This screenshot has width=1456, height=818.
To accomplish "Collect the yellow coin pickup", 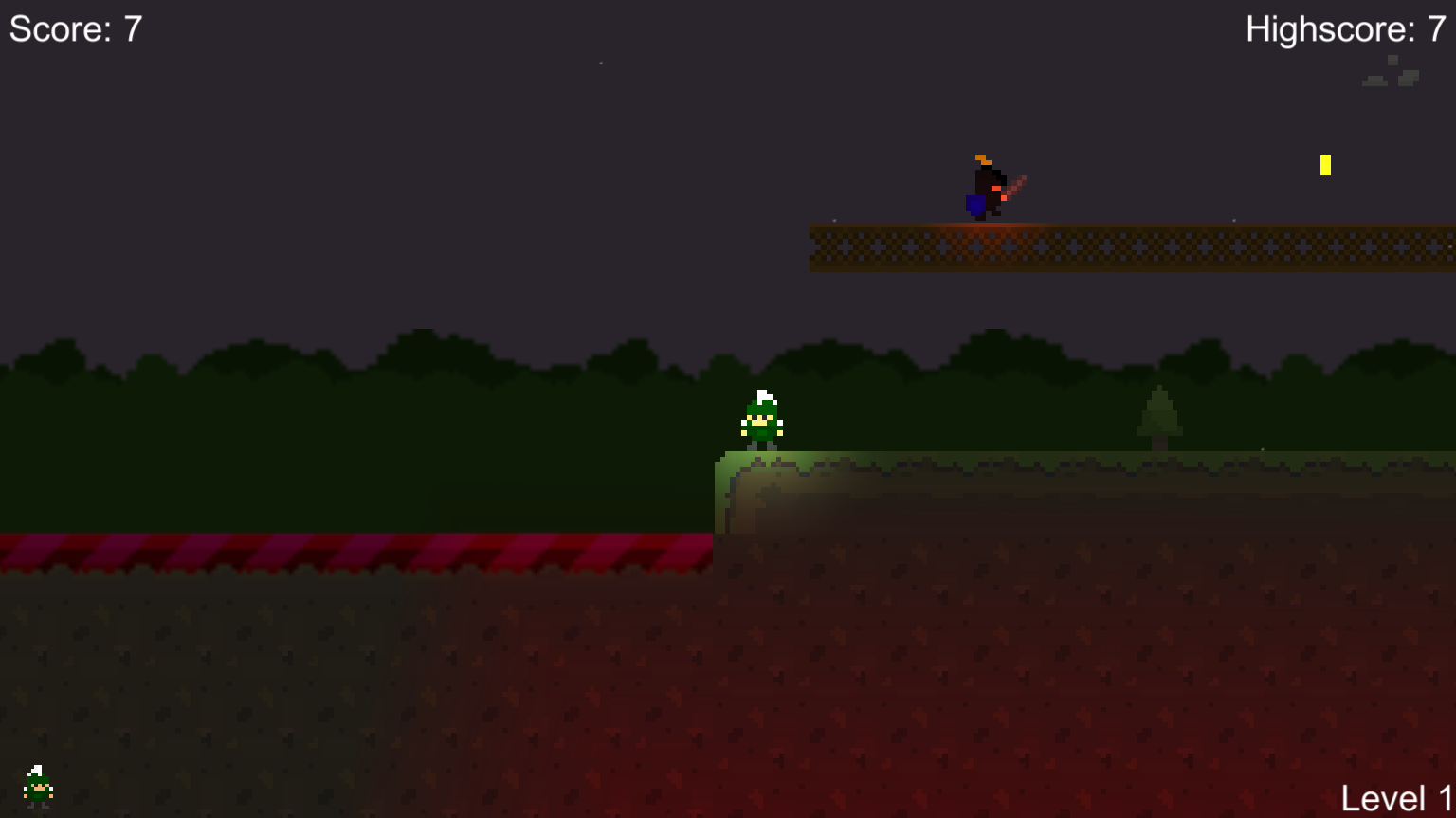I will coord(1325,165).
